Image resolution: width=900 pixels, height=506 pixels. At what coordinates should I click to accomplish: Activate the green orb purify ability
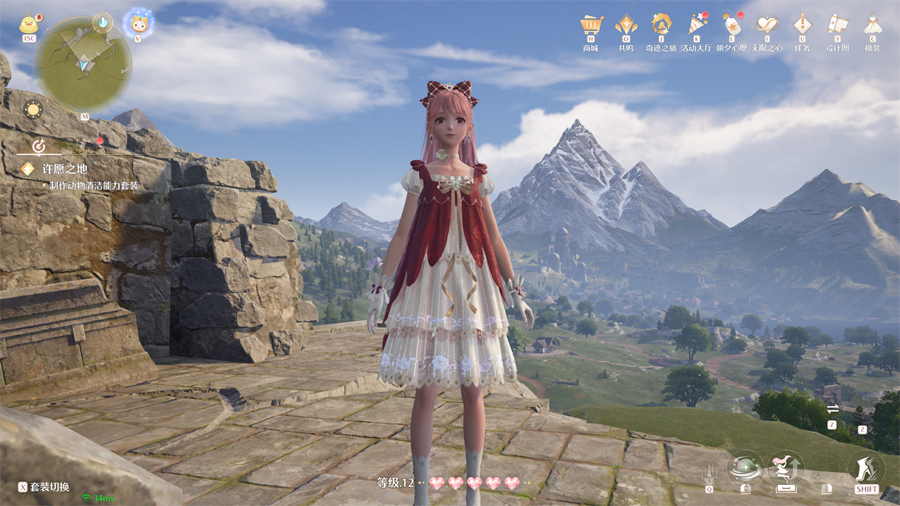tap(743, 467)
